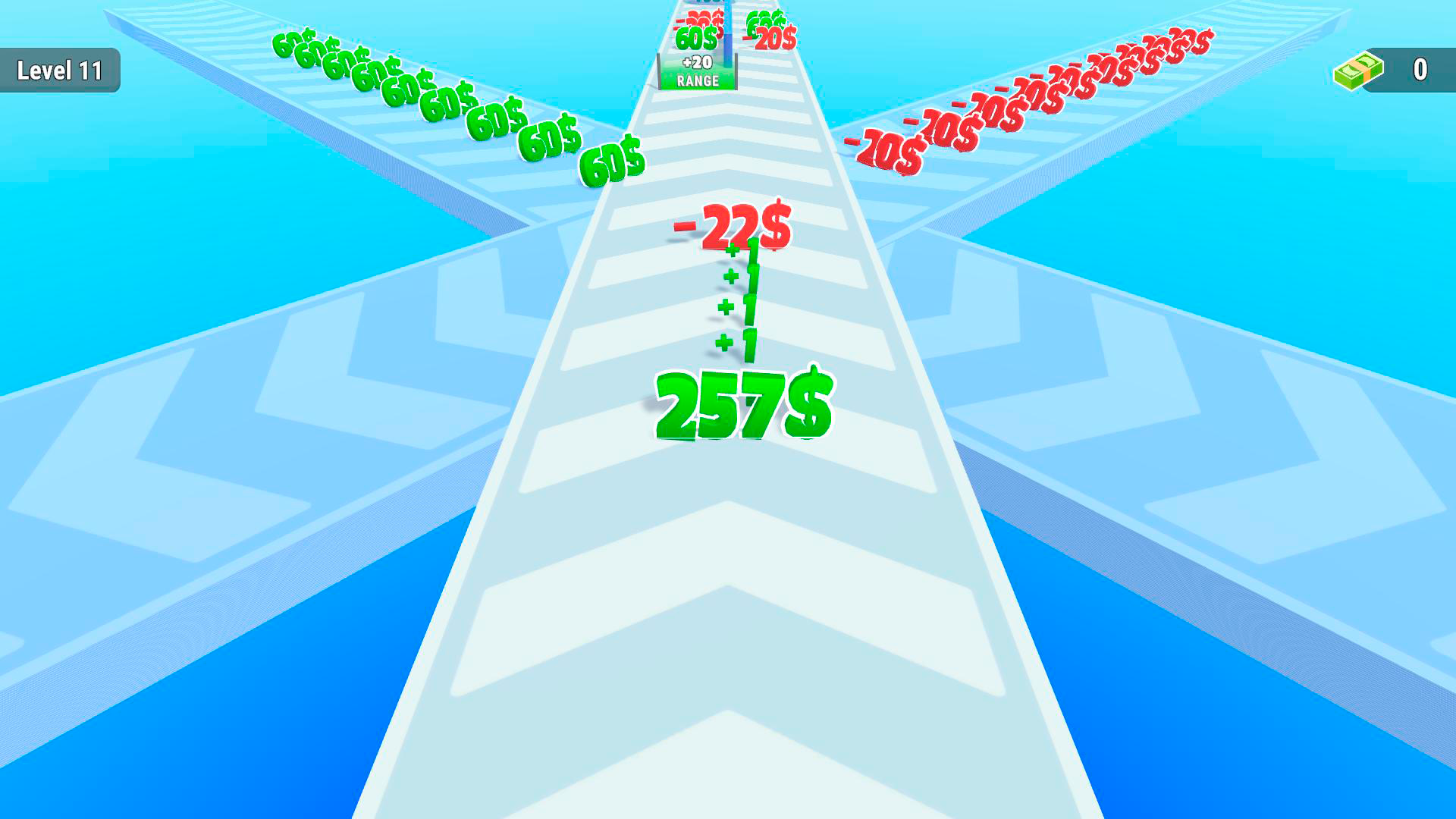The width and height of the screenshot is (1456, 819).
Task: Select the frontmost green 60$ sign on the left lane
Action: coord(613,160)
